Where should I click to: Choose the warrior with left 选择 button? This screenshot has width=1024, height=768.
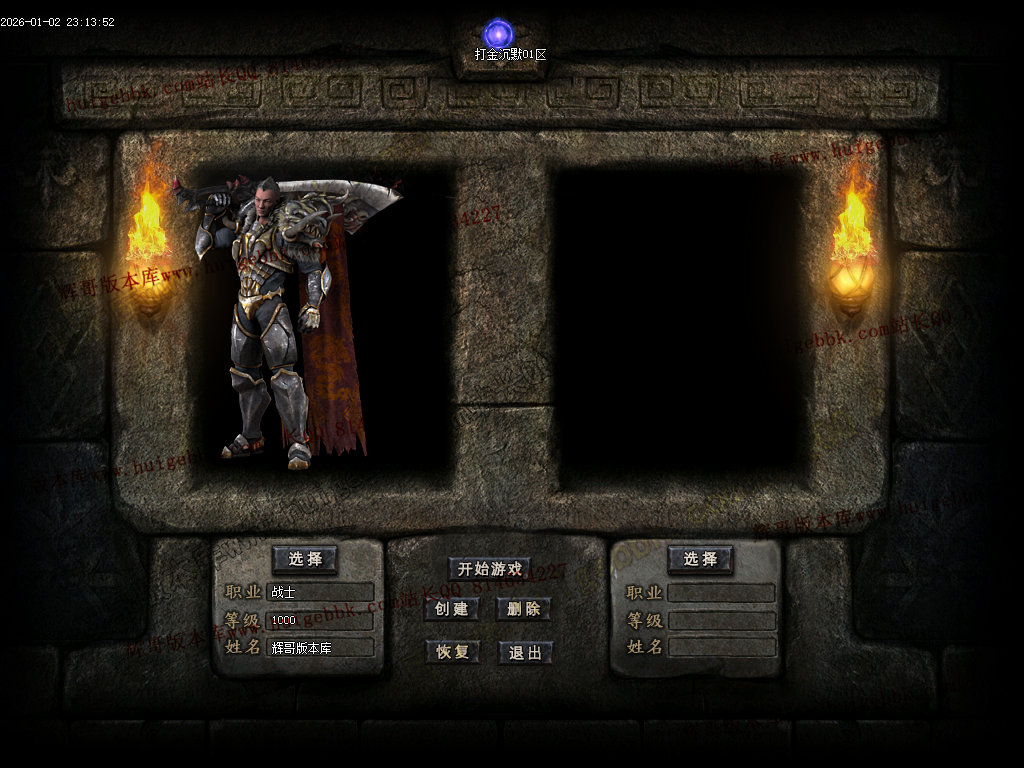[x=304, y=559]
